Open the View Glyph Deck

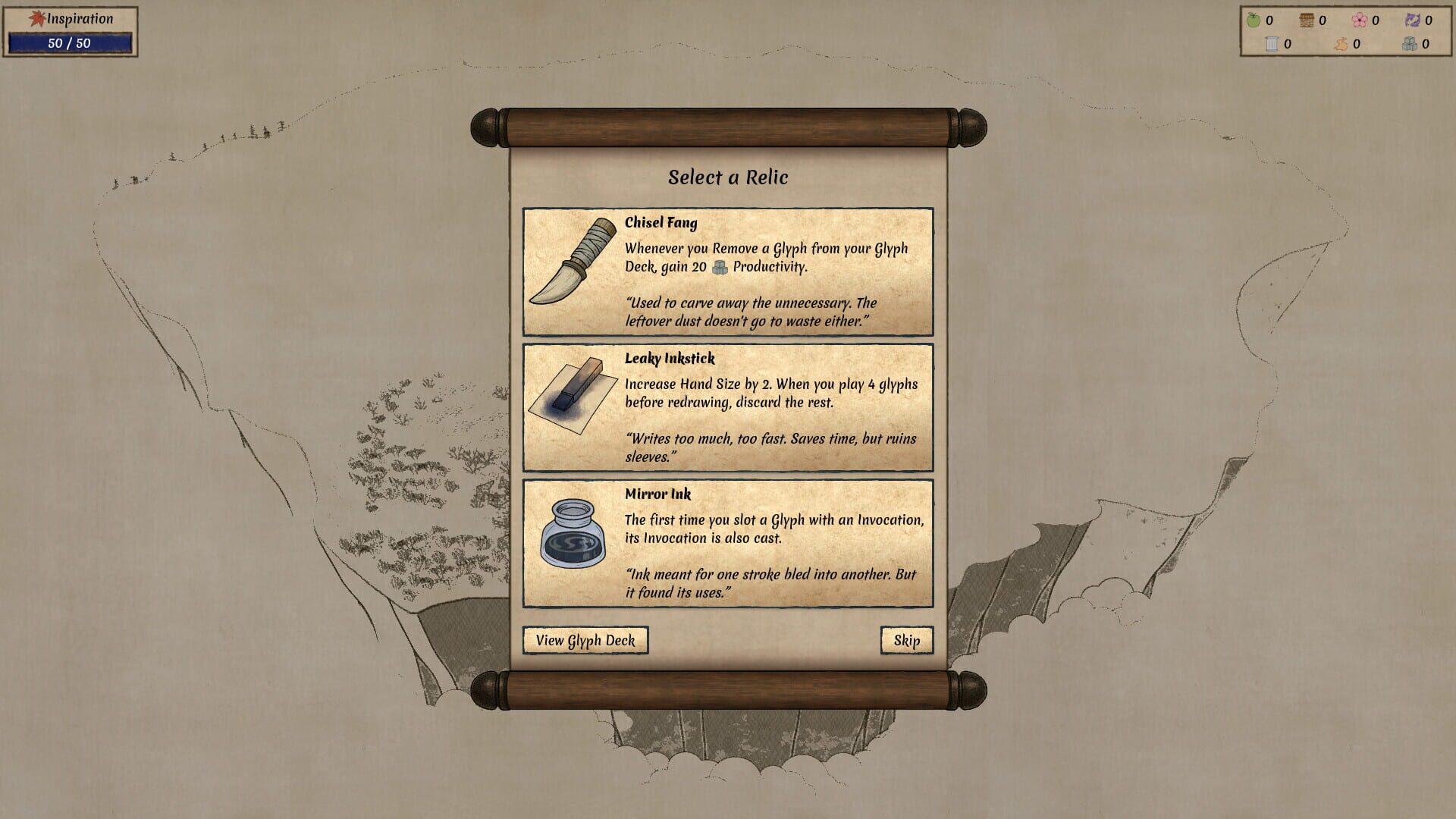586,640
